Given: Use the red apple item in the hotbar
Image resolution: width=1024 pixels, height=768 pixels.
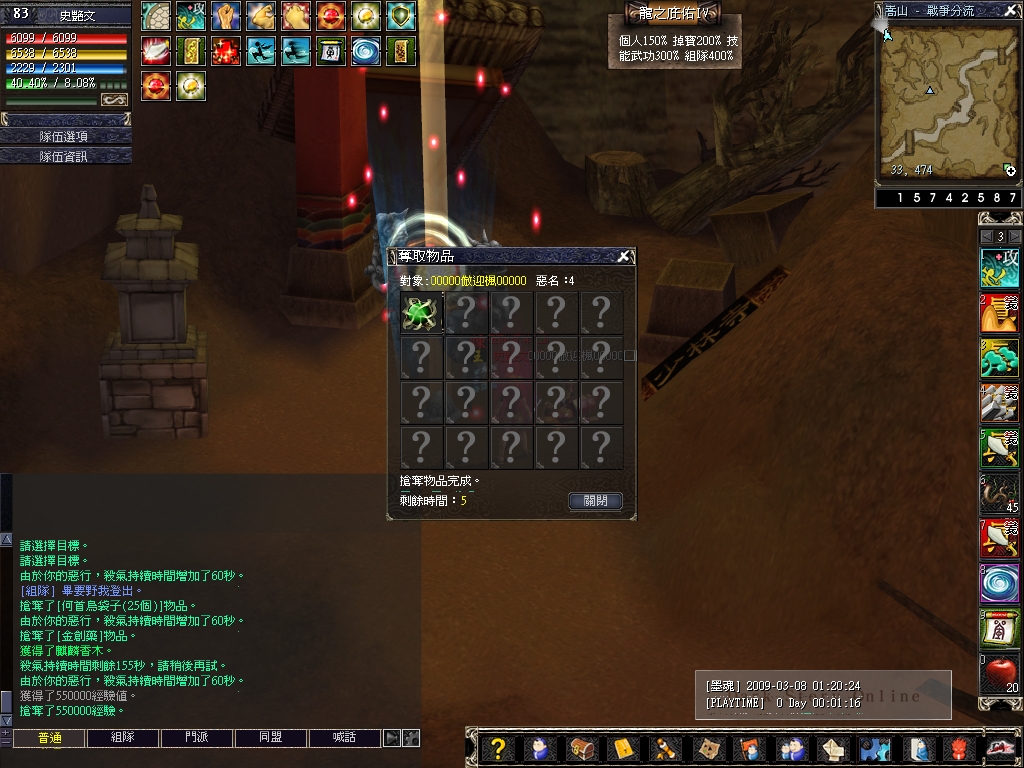Looking at the screenshot, I should click(999, 673).
